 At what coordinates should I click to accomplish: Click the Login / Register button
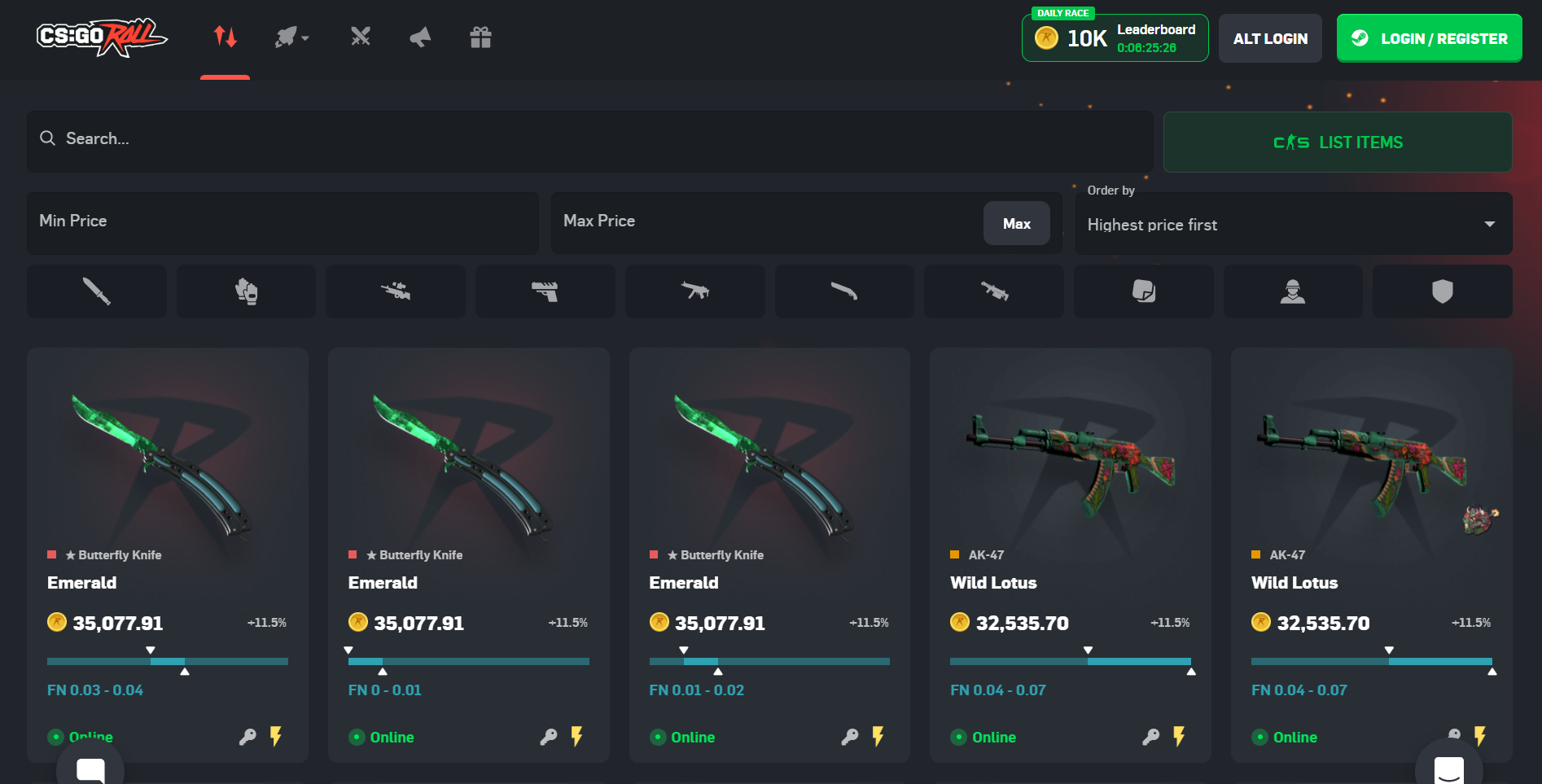point(1429,38)
